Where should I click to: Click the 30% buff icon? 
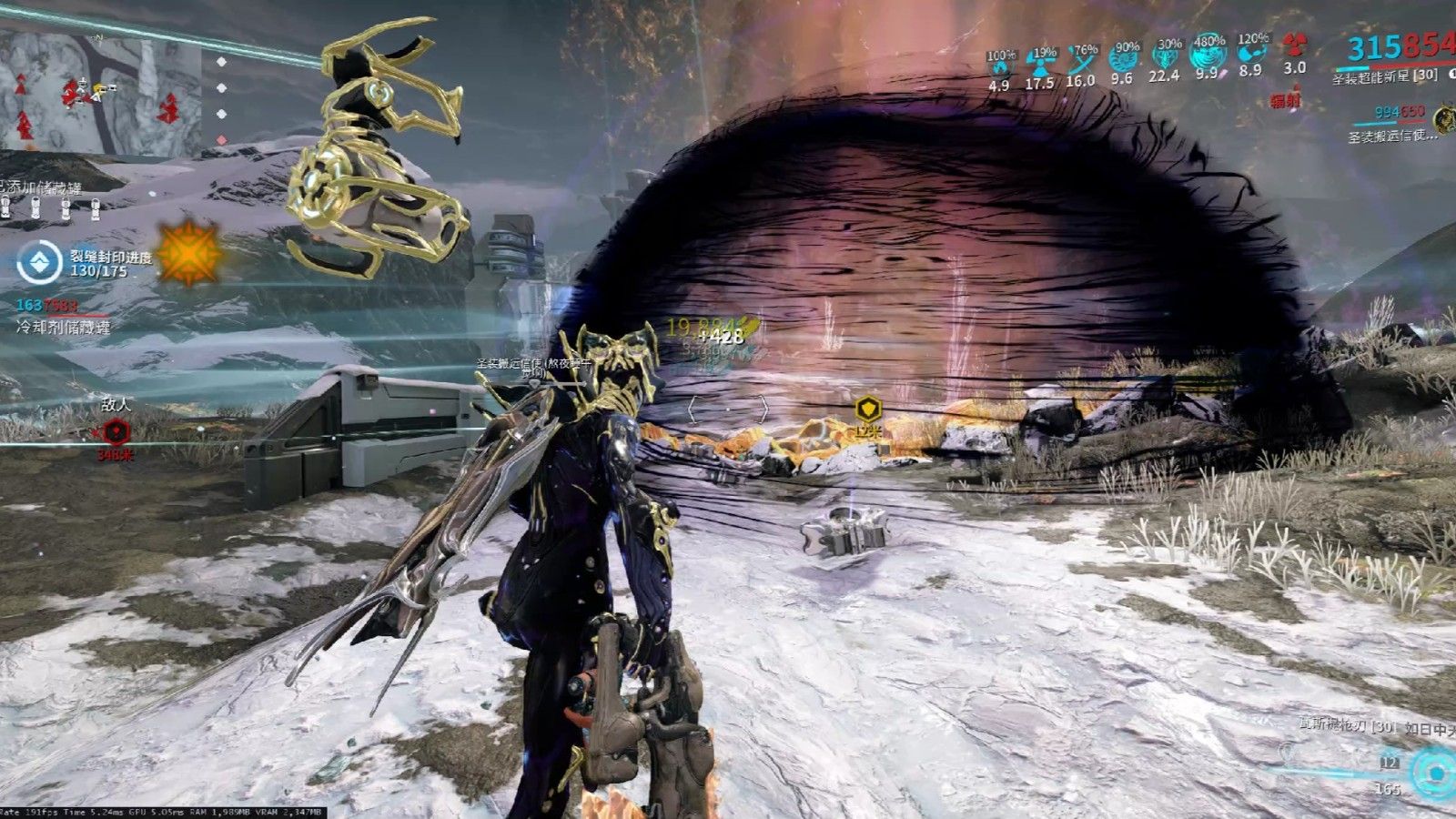[1166, 56]
